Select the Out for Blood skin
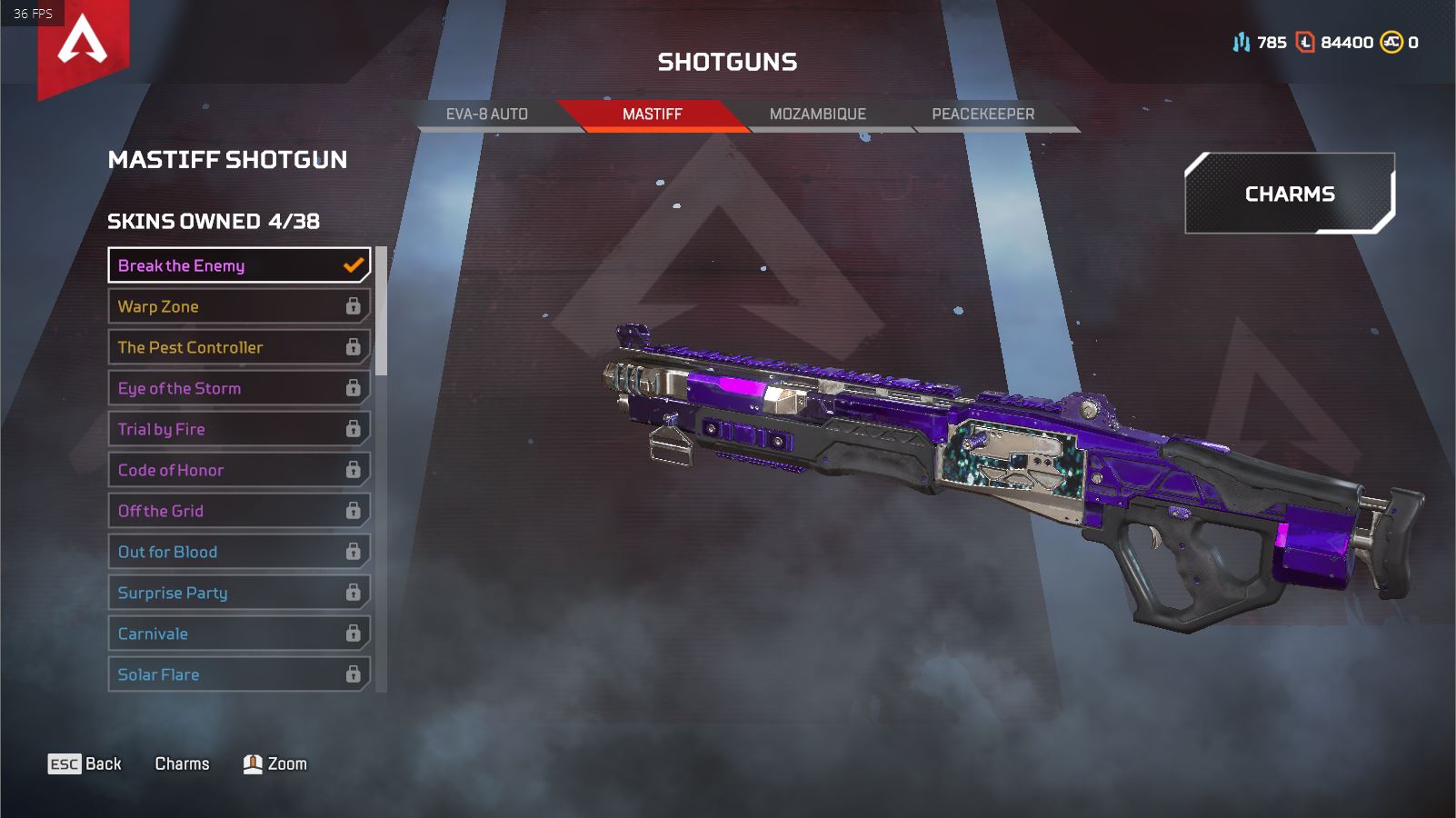 click(239, 552)
